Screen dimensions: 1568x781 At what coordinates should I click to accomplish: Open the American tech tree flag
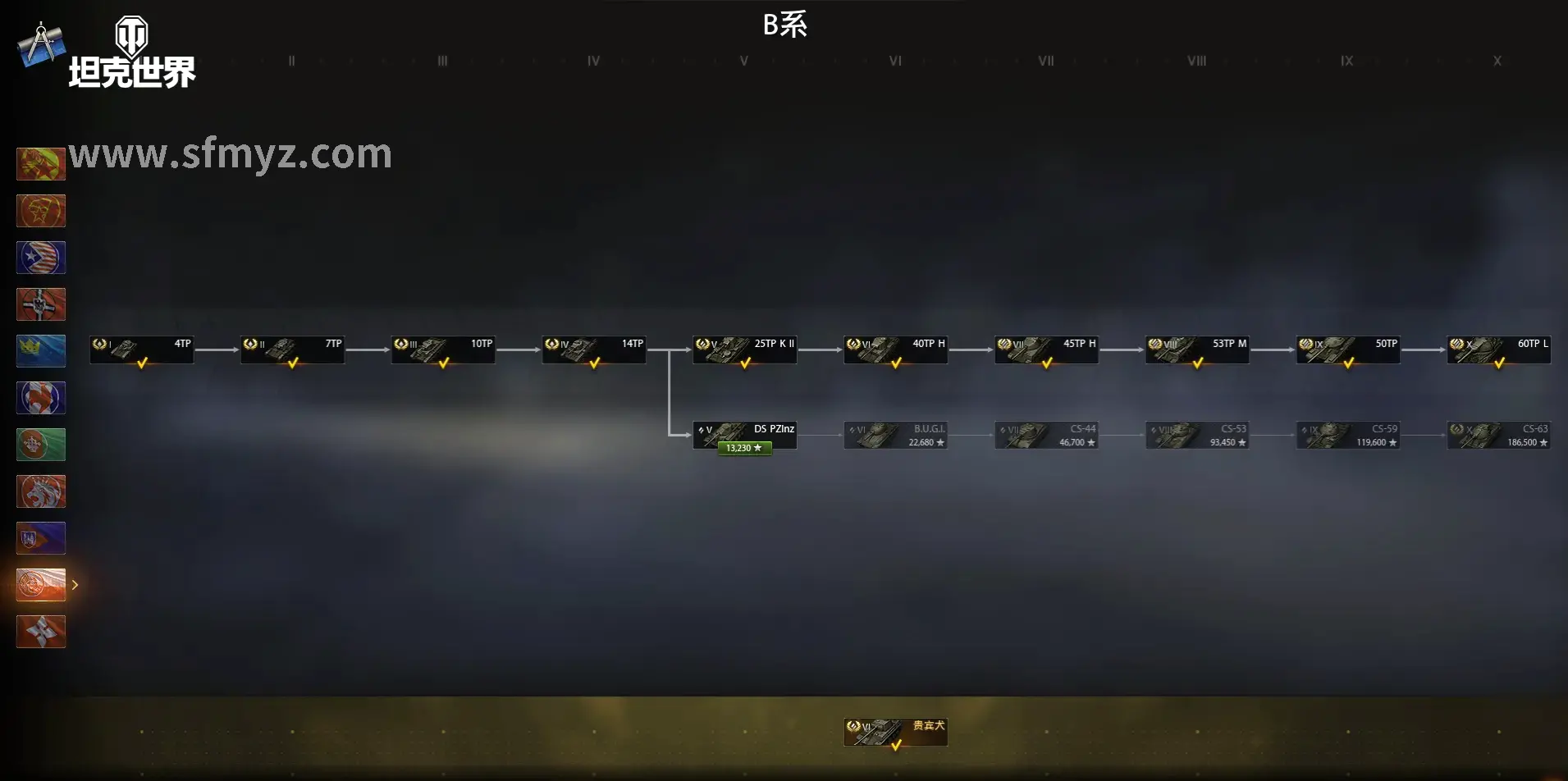click(x=41, y=258)
